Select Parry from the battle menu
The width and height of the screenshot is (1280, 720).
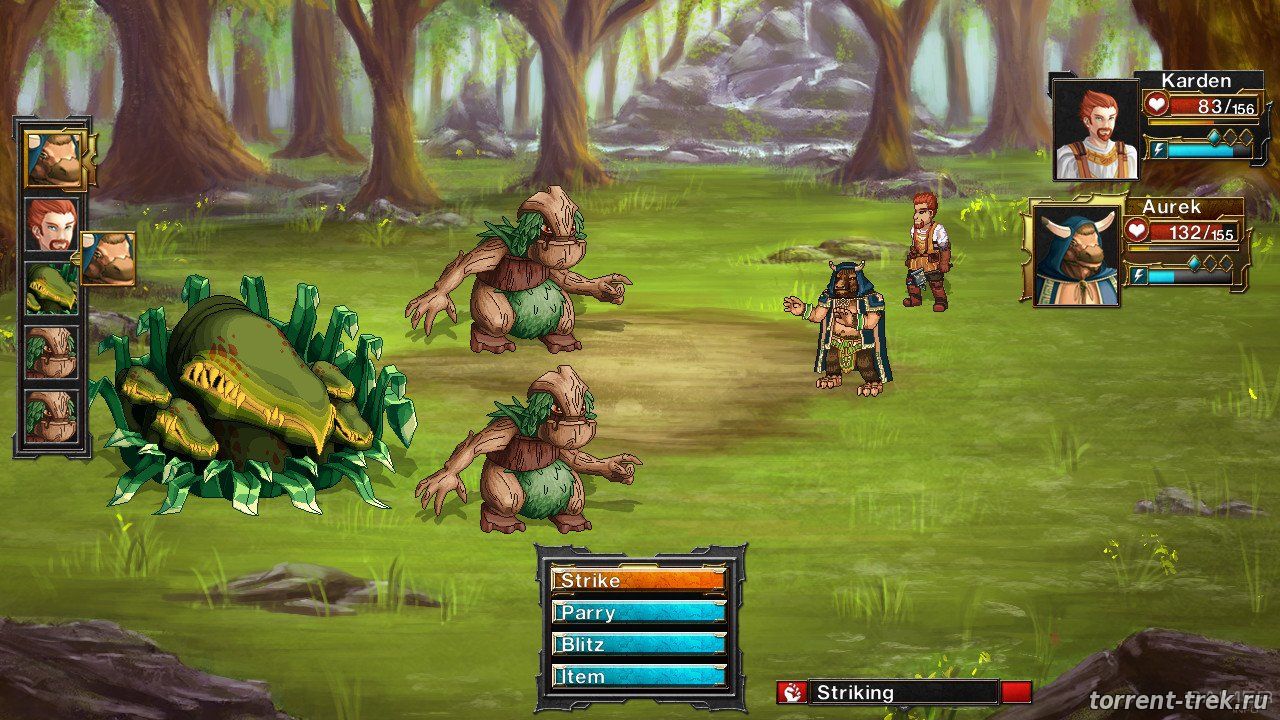coord(638,612)
